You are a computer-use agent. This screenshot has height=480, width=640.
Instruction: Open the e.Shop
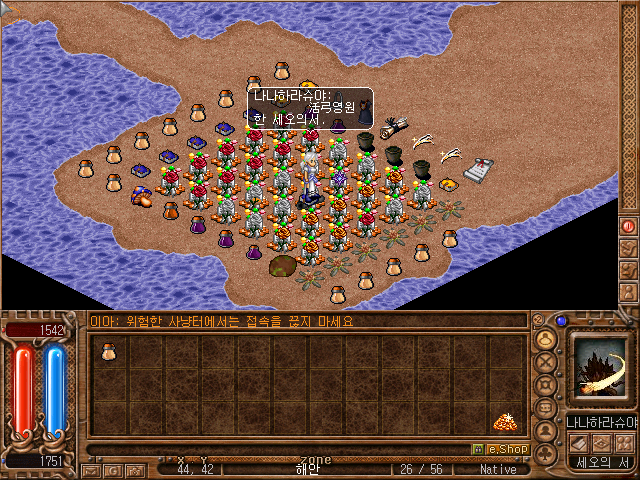(500, 449)
